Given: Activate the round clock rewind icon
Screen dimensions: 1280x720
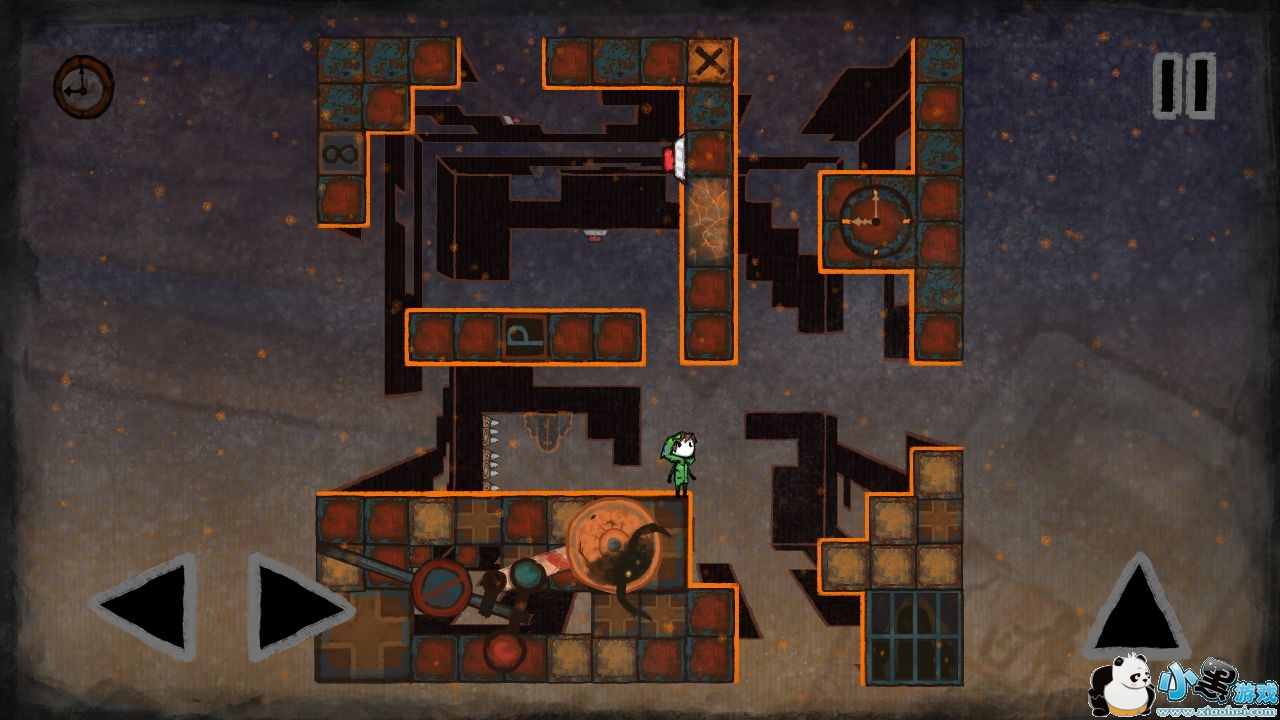Looking at the screenshot, I should point(83,87).
